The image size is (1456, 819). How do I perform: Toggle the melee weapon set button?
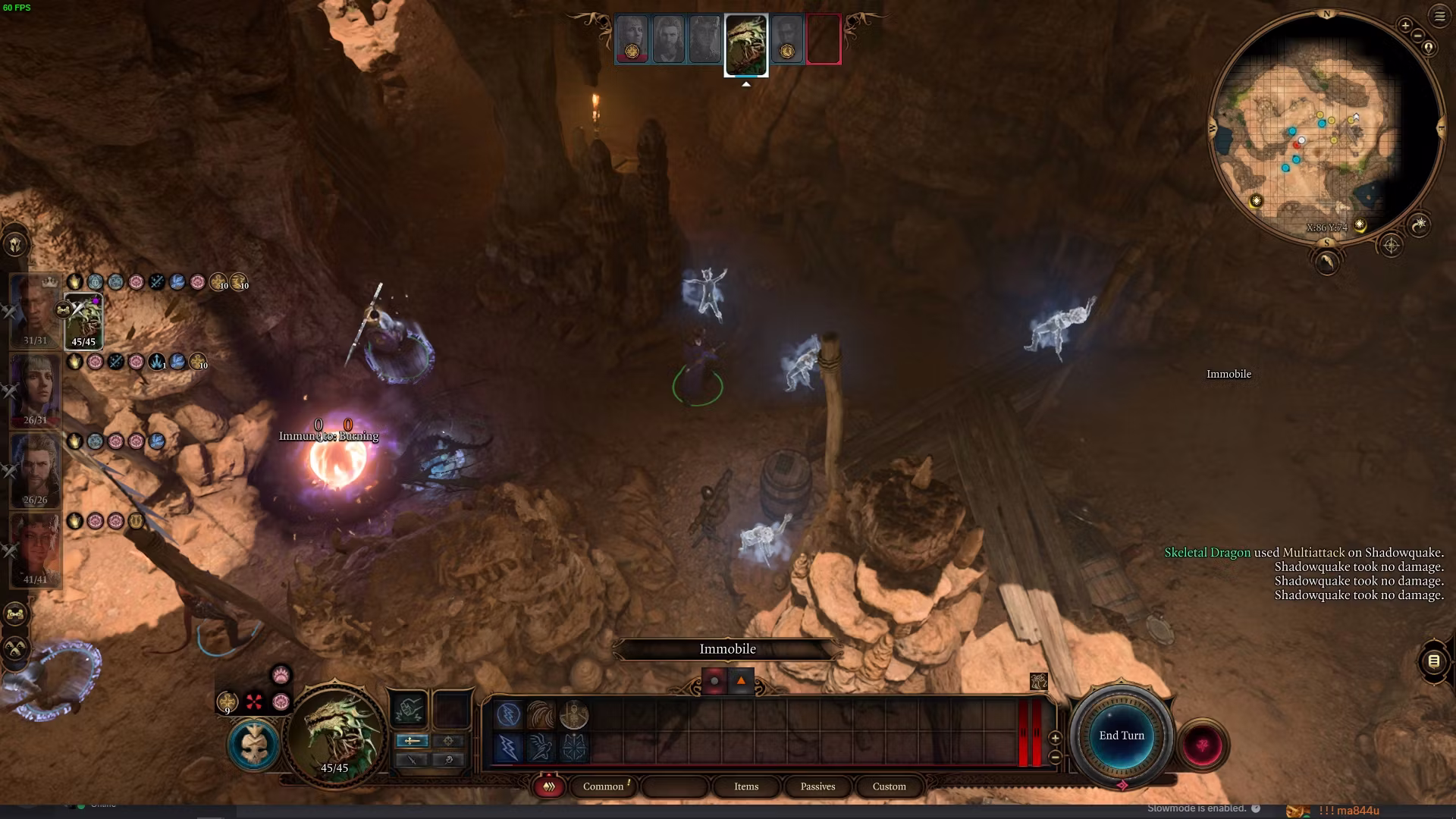(413, 740)
